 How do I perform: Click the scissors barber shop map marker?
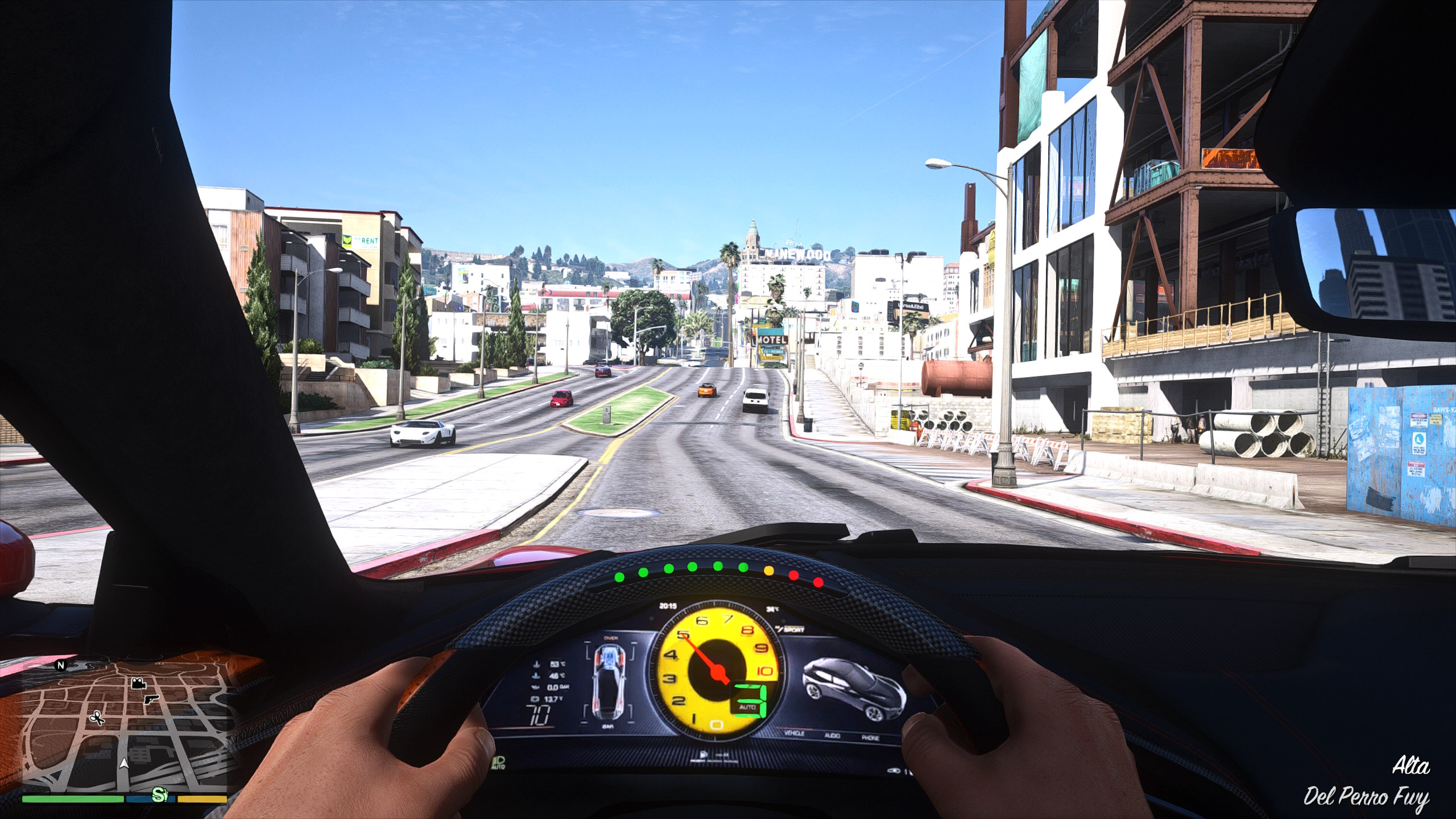point(97,718)
